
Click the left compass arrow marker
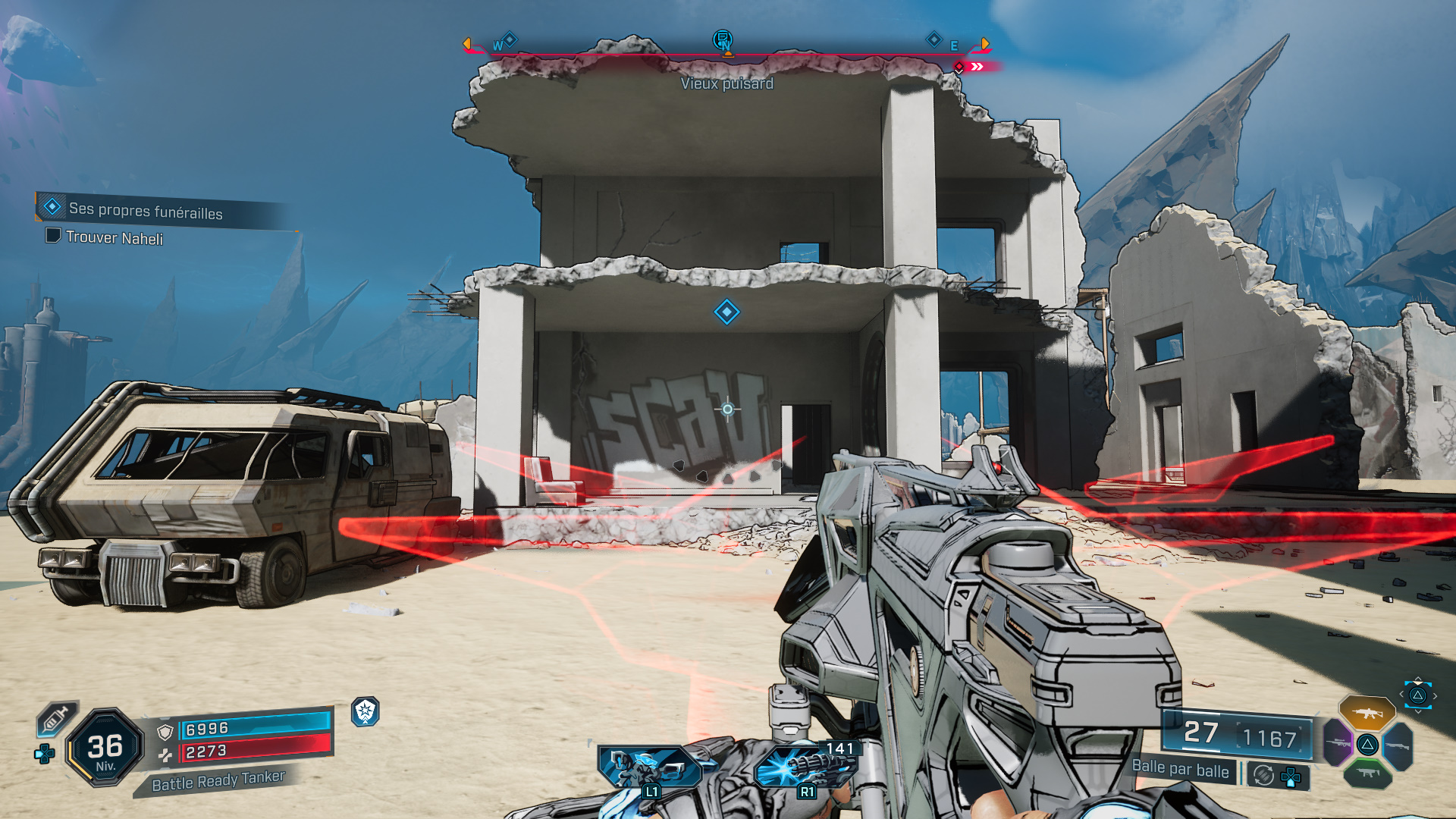pyautogui.click(x=468, y=43)
